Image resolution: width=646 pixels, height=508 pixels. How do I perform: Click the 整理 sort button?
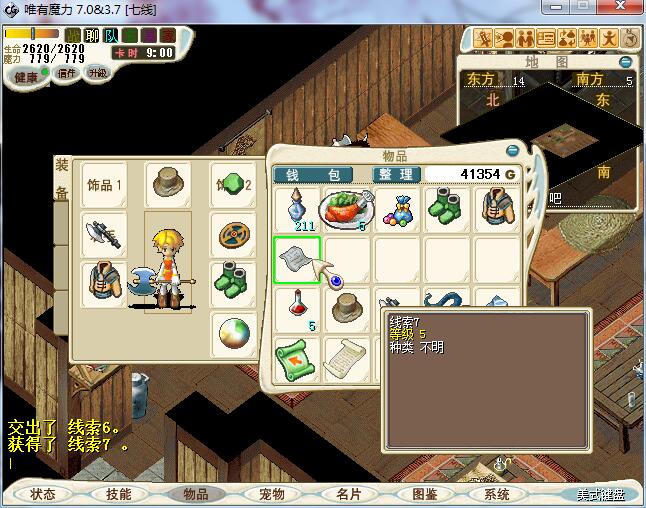pos(396,174)
